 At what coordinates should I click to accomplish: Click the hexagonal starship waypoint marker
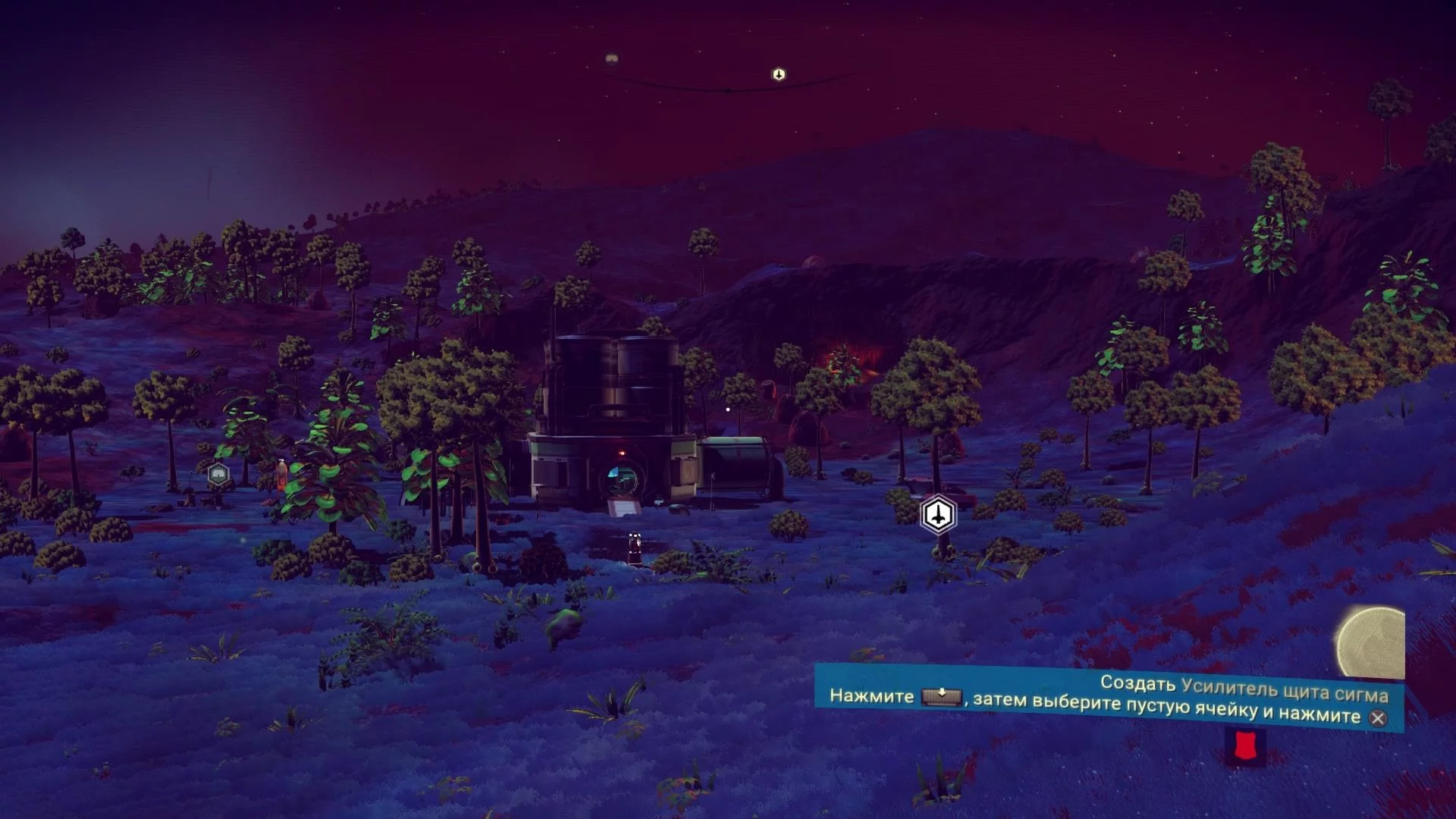click(x=939, y=516)
